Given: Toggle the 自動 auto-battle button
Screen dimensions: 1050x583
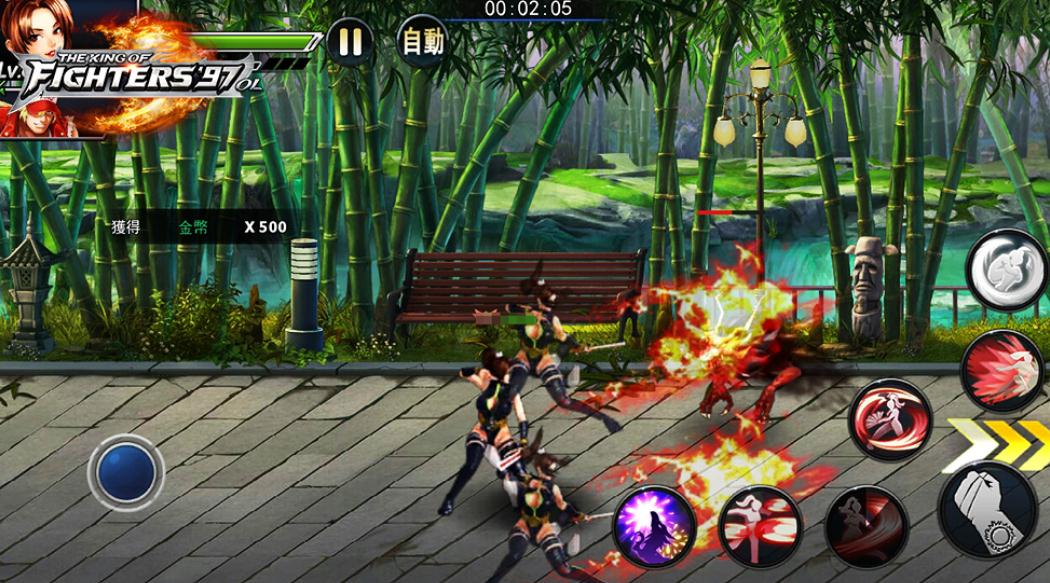Looking at the screenshot, I should [421, 41].
